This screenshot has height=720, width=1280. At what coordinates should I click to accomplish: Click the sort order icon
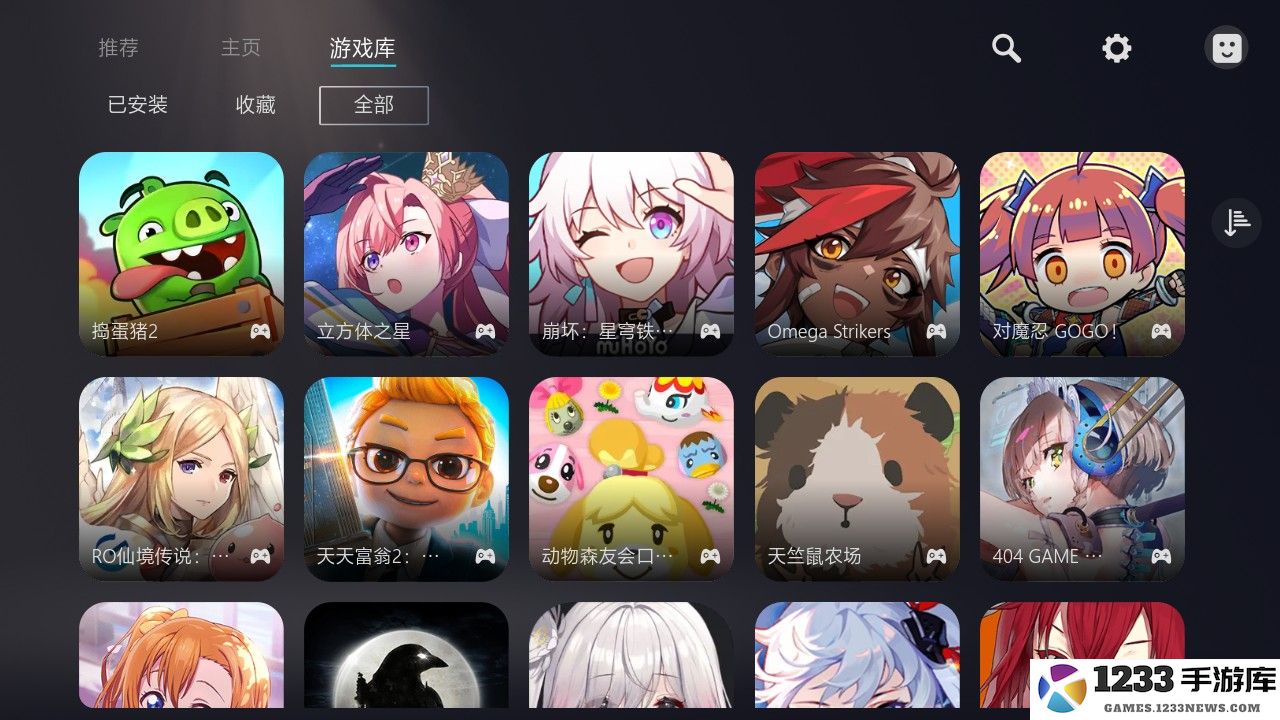(1236, 222)
